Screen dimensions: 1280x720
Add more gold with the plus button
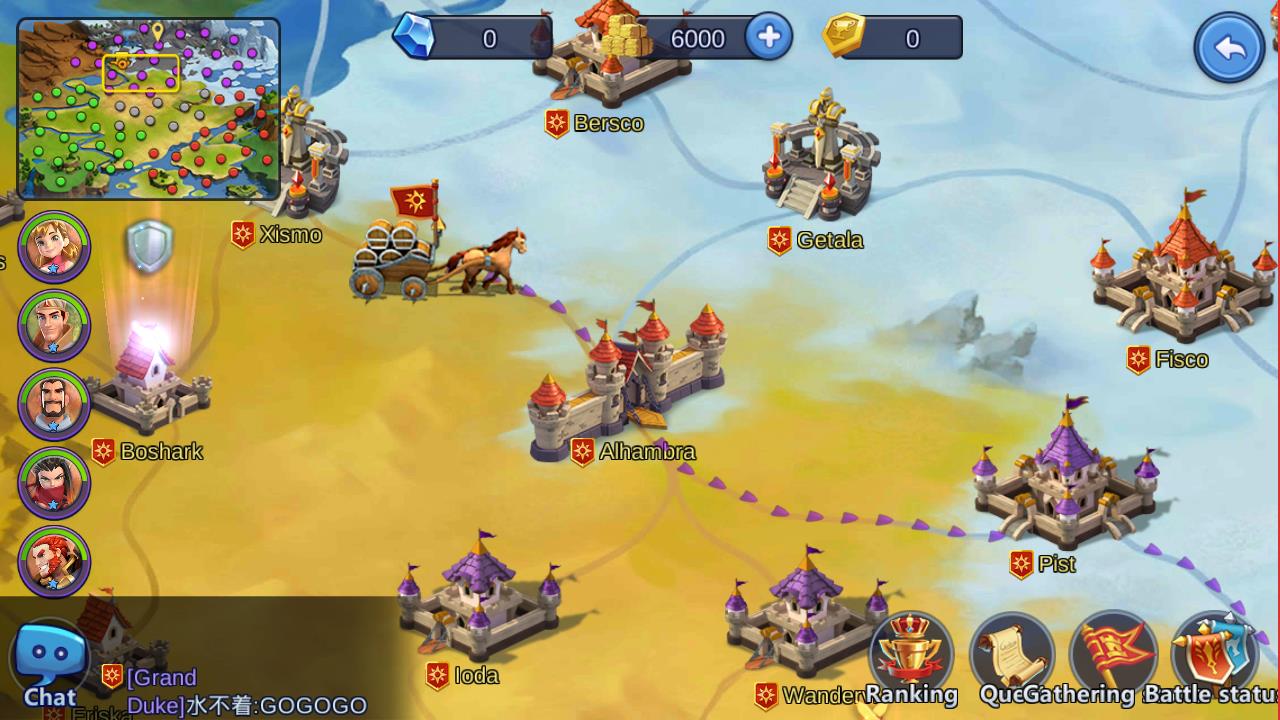click(768, 38)
